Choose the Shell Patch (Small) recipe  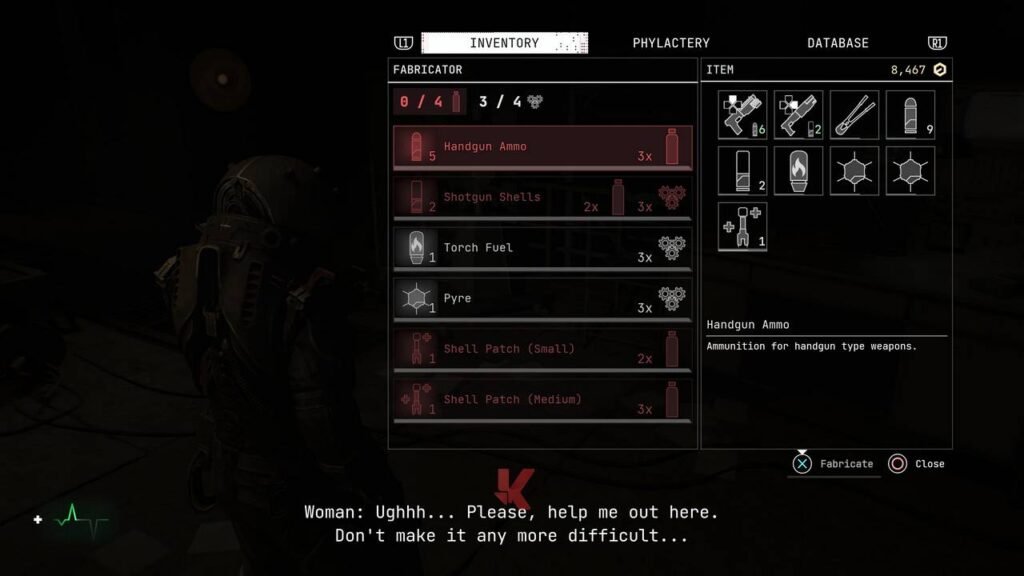click(542, 349)
